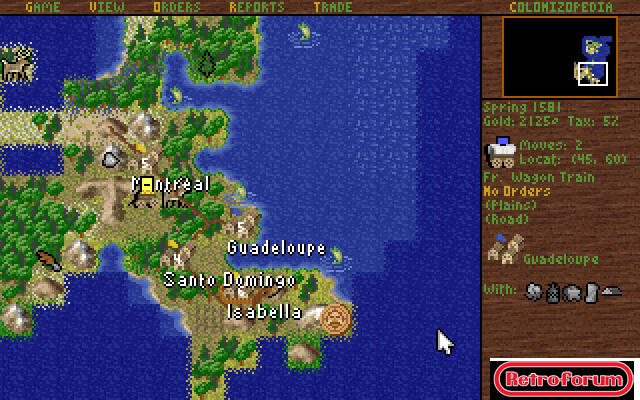The height and width of the screenshot is (400, 640).
Task: Click the Guadeloupe colony icon in sidebar
Action: pos(502,250)
